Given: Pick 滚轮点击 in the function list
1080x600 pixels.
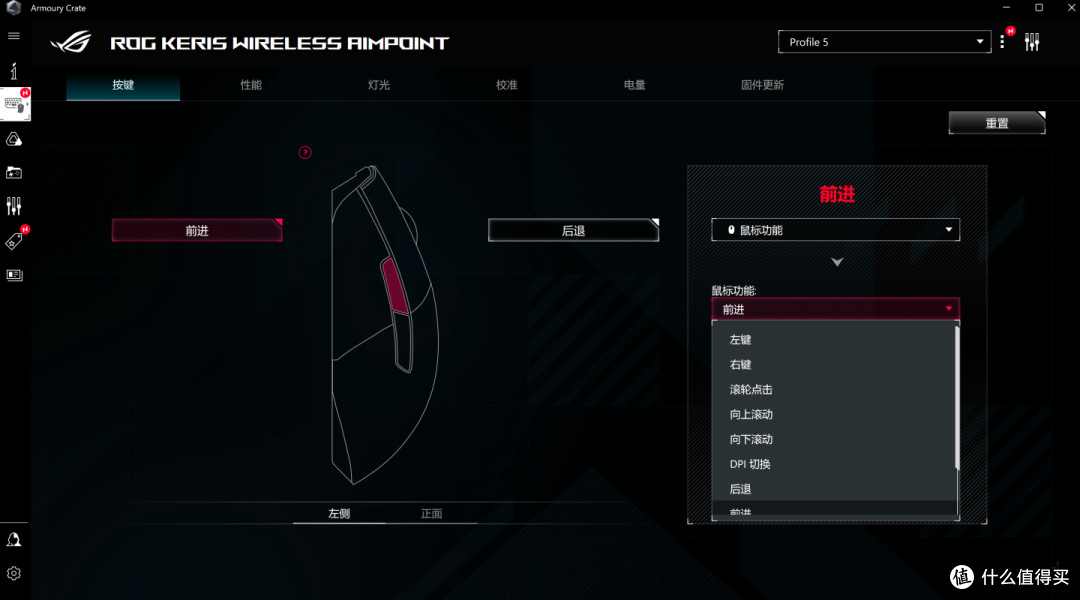Looking at the screenshot, I should [751, 390].
